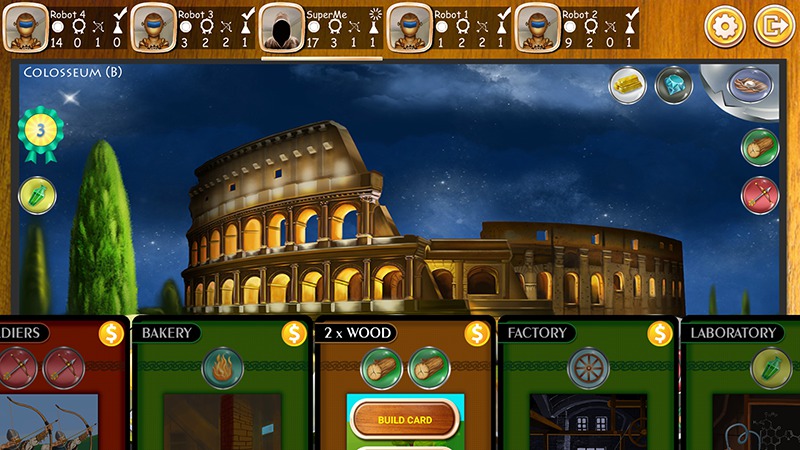Image resolution: width=800 pixels, height=450 pixels.
Task: Select the red sword military icon
Action: point(759,195)
